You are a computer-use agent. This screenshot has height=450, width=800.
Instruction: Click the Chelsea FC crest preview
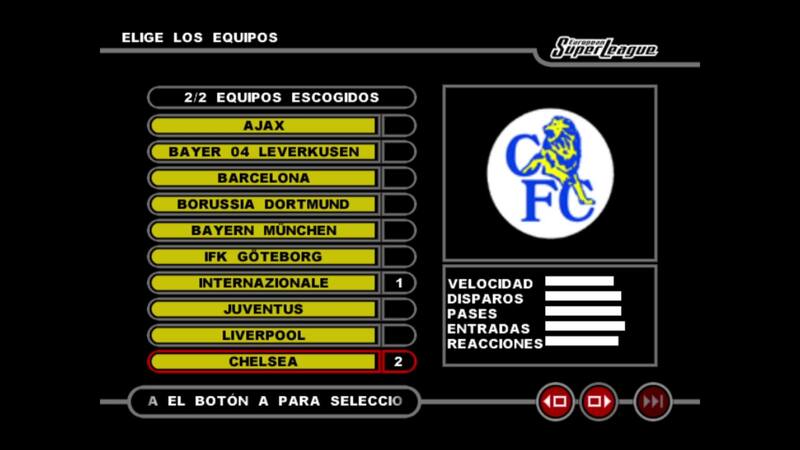(x=549, y=167)
